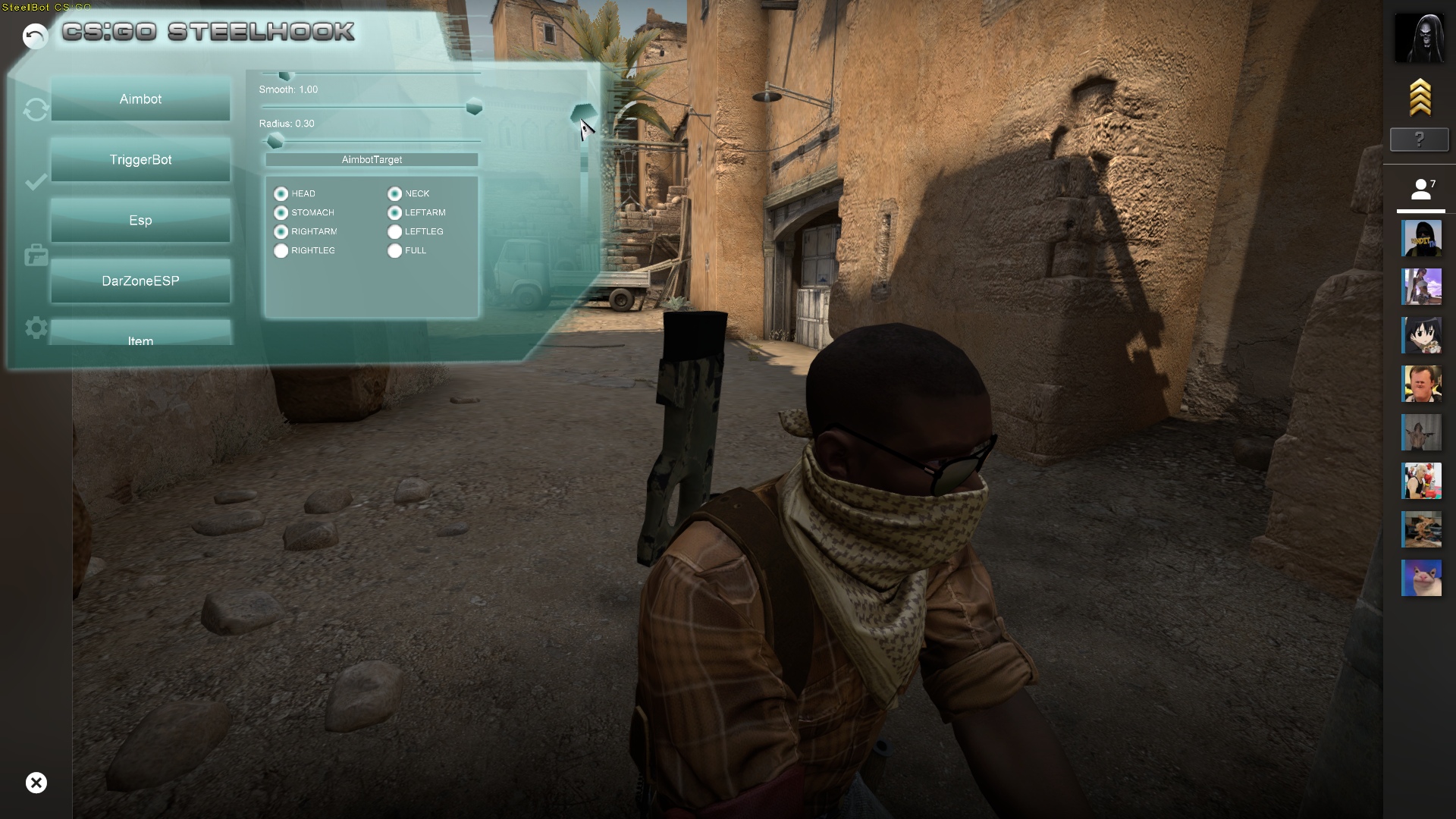Open the DarZoneESP section
The width and height of the screenshot is (1456, 819).
point(140,281)
